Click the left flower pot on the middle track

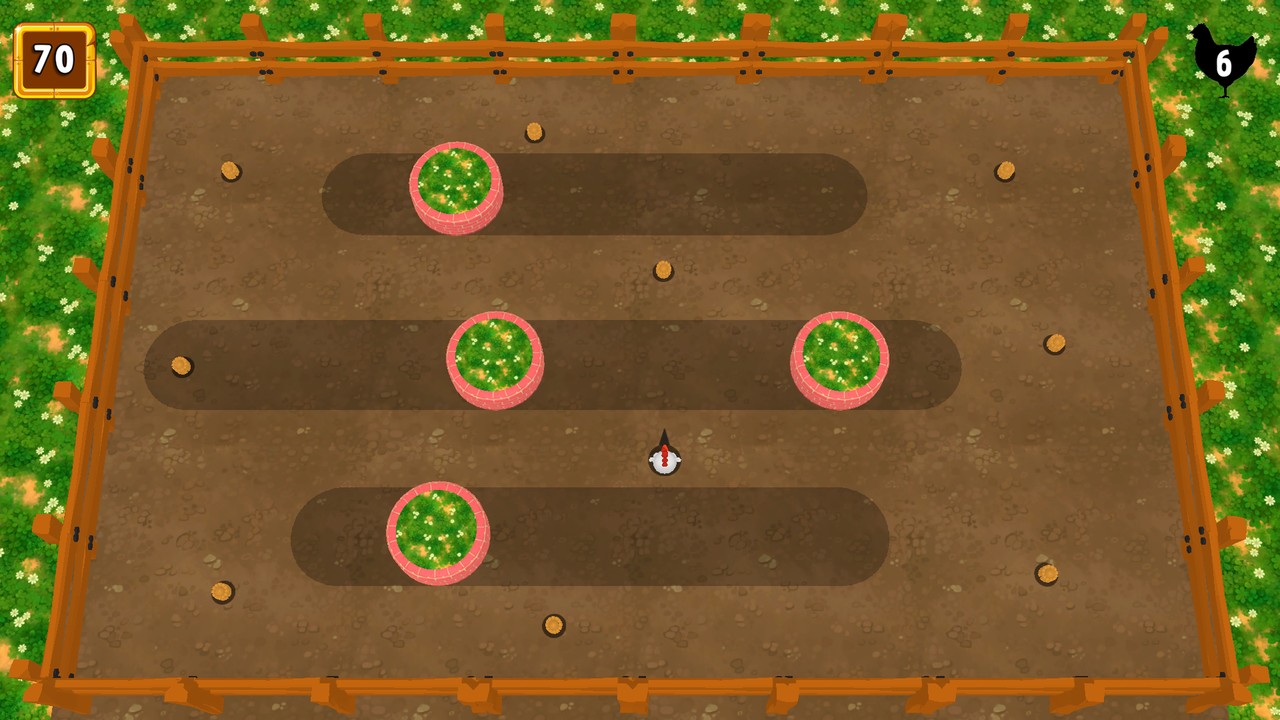pyautogui.click(x=495, y=360)
